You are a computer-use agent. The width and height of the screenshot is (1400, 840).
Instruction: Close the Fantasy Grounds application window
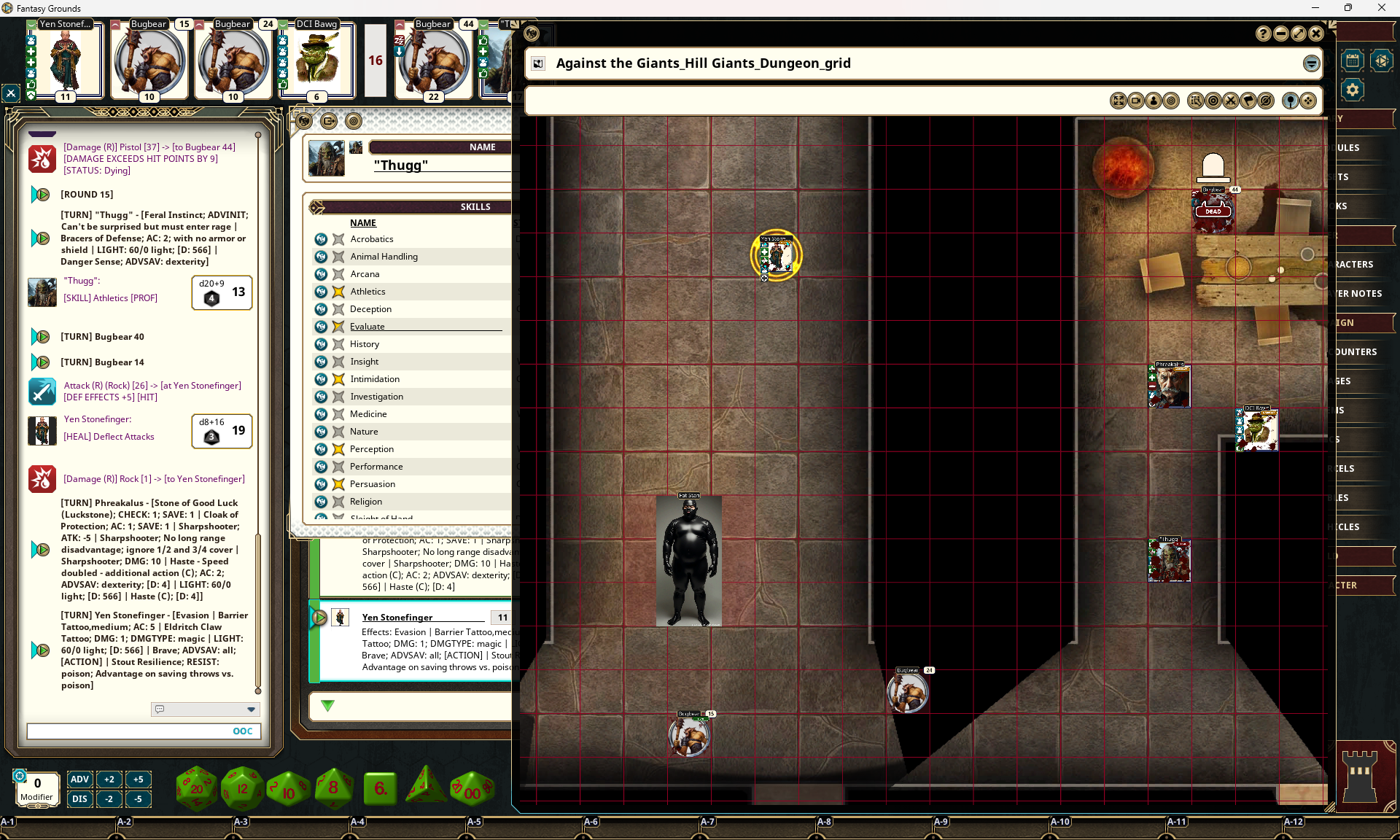1381,8
